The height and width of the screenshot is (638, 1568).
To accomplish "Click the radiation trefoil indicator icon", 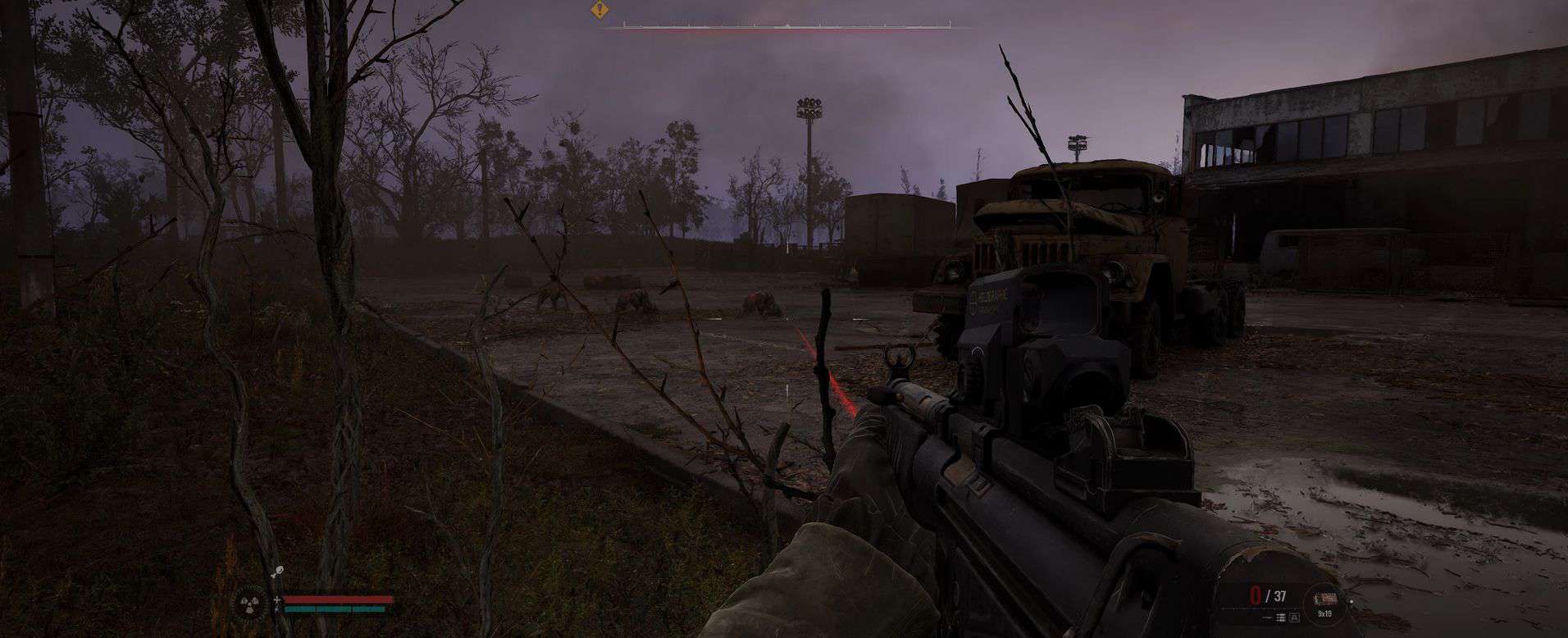I will 253,604.
